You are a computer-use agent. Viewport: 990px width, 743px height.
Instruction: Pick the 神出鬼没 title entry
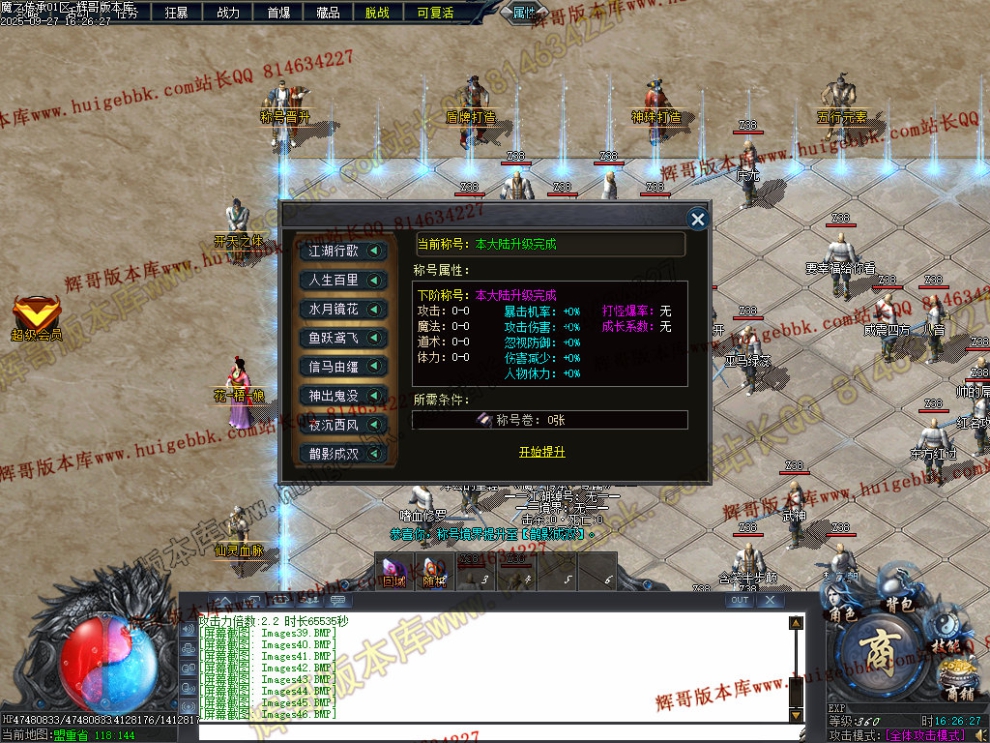coord(344,396)
